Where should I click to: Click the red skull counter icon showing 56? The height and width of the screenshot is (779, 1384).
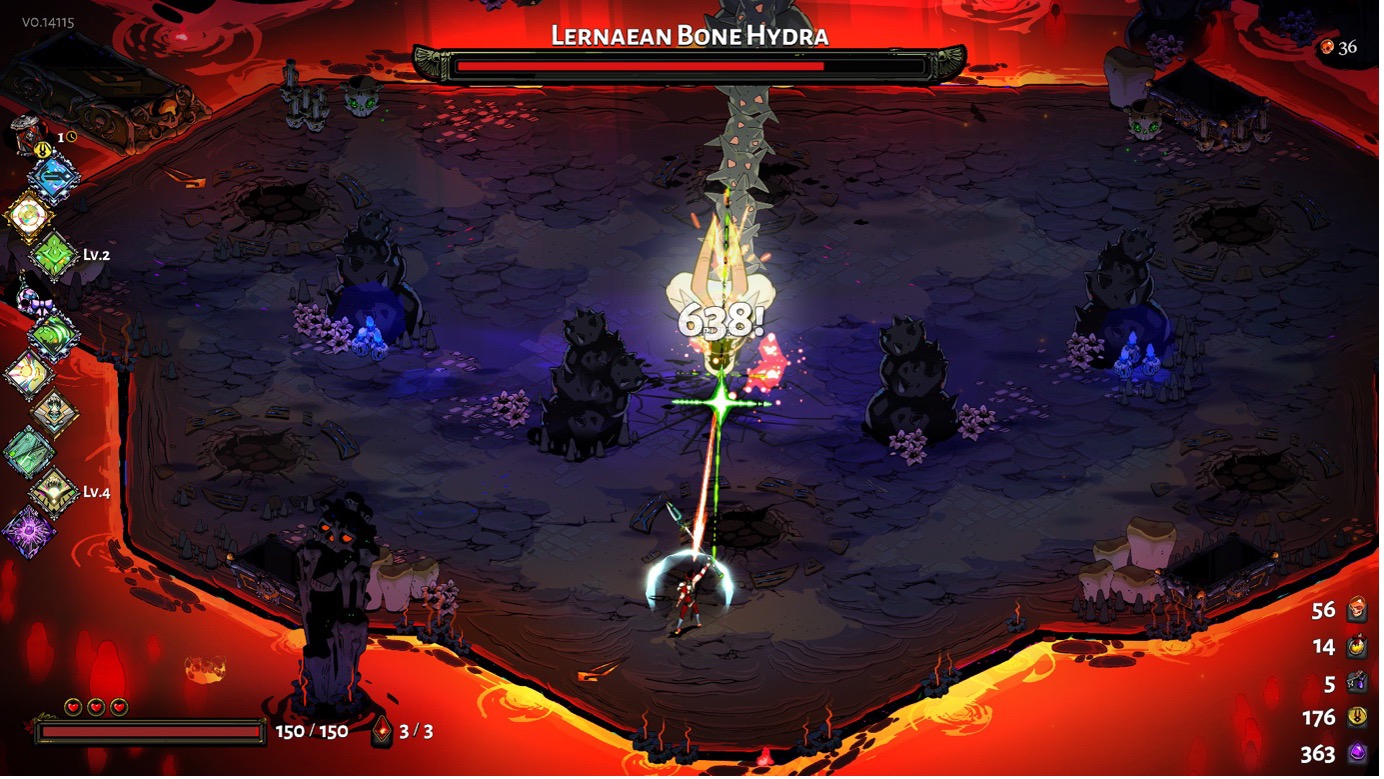(x=1355, y=609)
